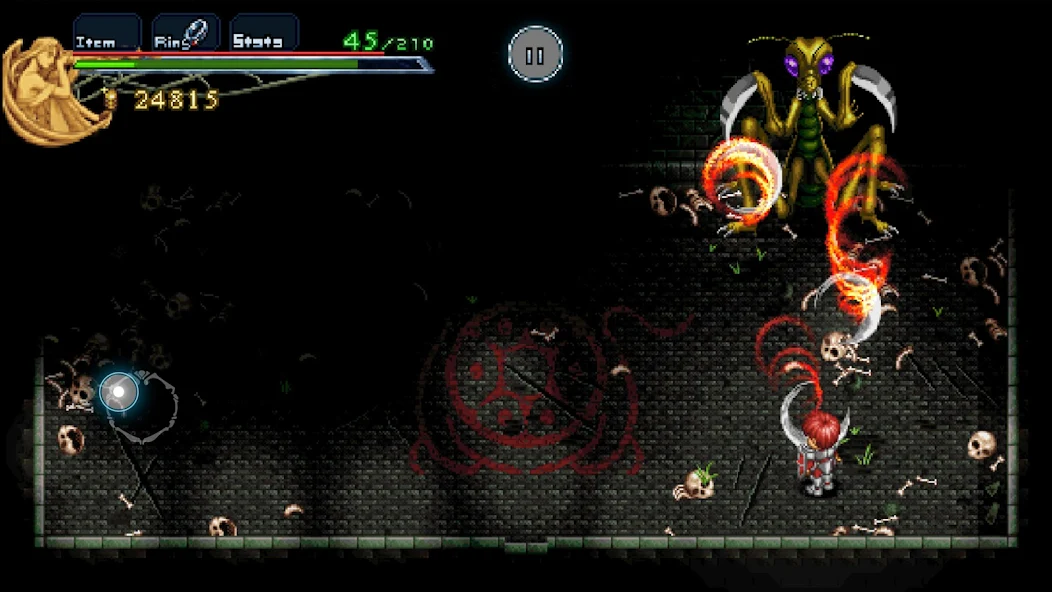Viewport: 1052px width, 592px height.
Task: Open the Item menu
Action: [106, 33]
